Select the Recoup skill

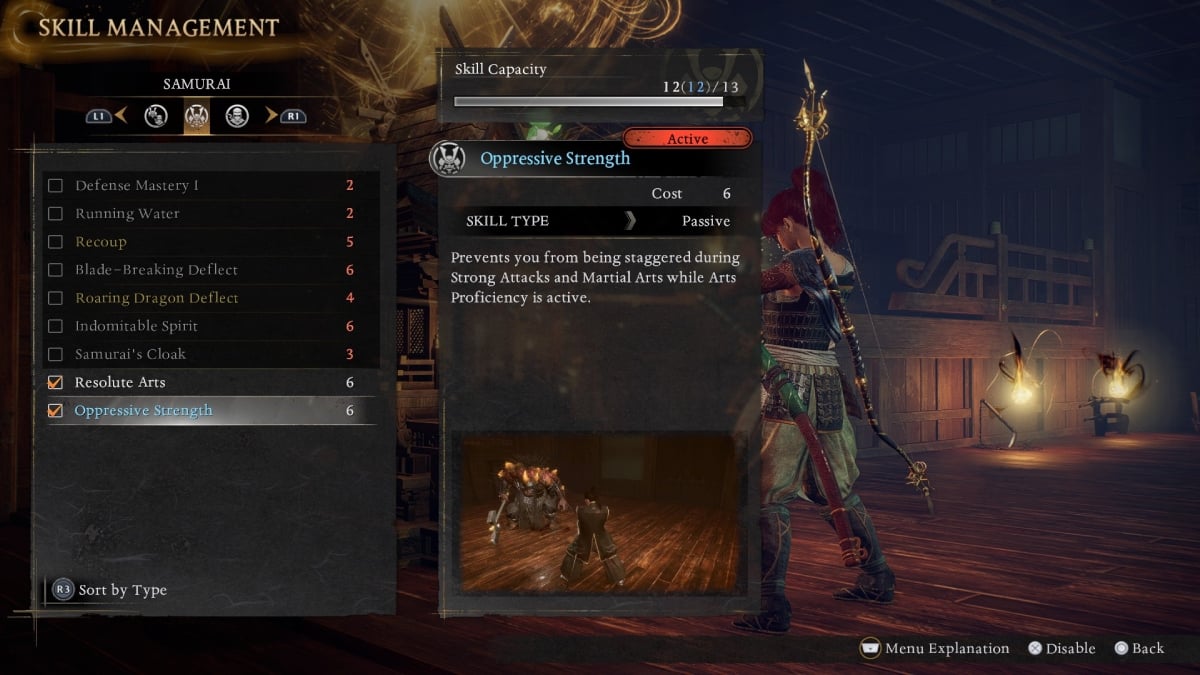(x=100, y=242)
